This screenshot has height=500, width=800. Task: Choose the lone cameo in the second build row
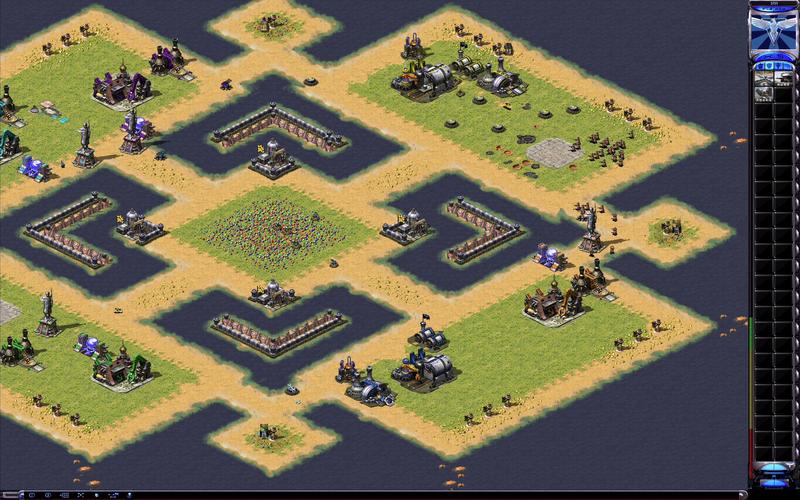pos(762,92)
